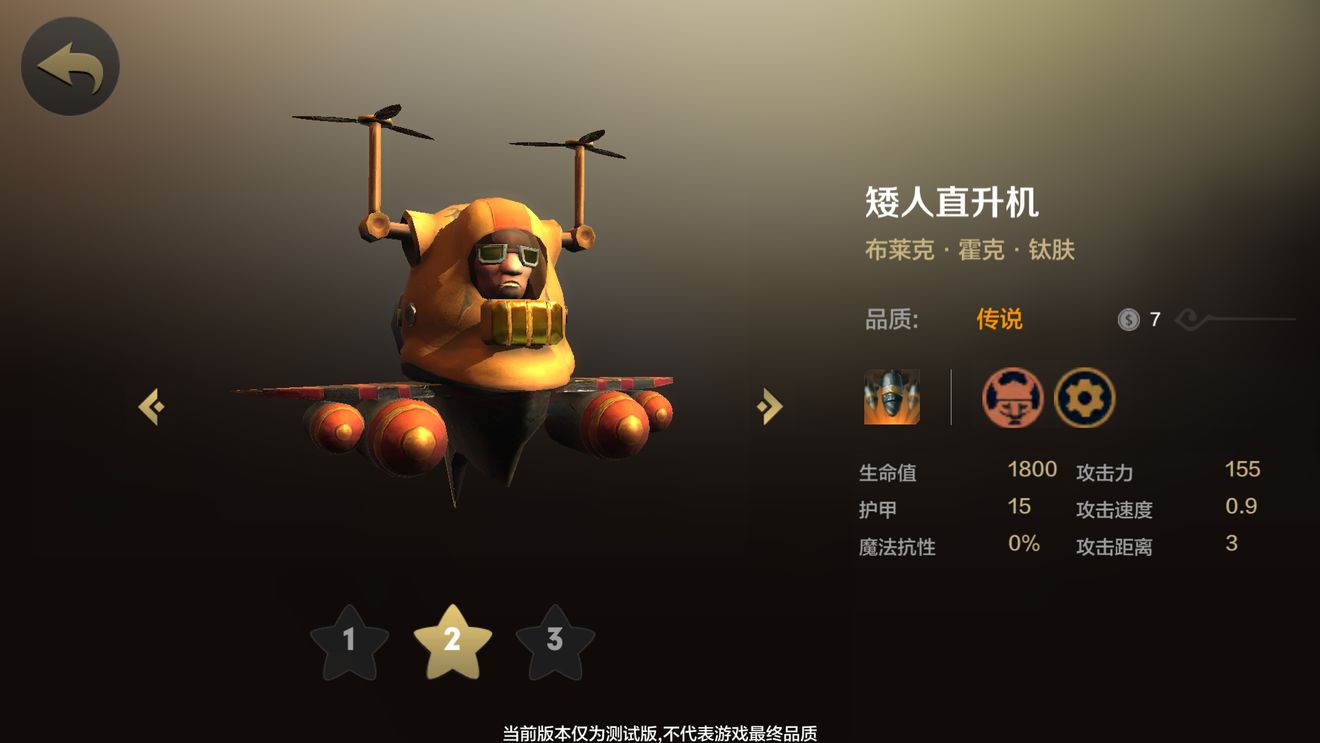Switch to star level 3
The width and height of the screenshot is (1320, 743).
[556, 640]
